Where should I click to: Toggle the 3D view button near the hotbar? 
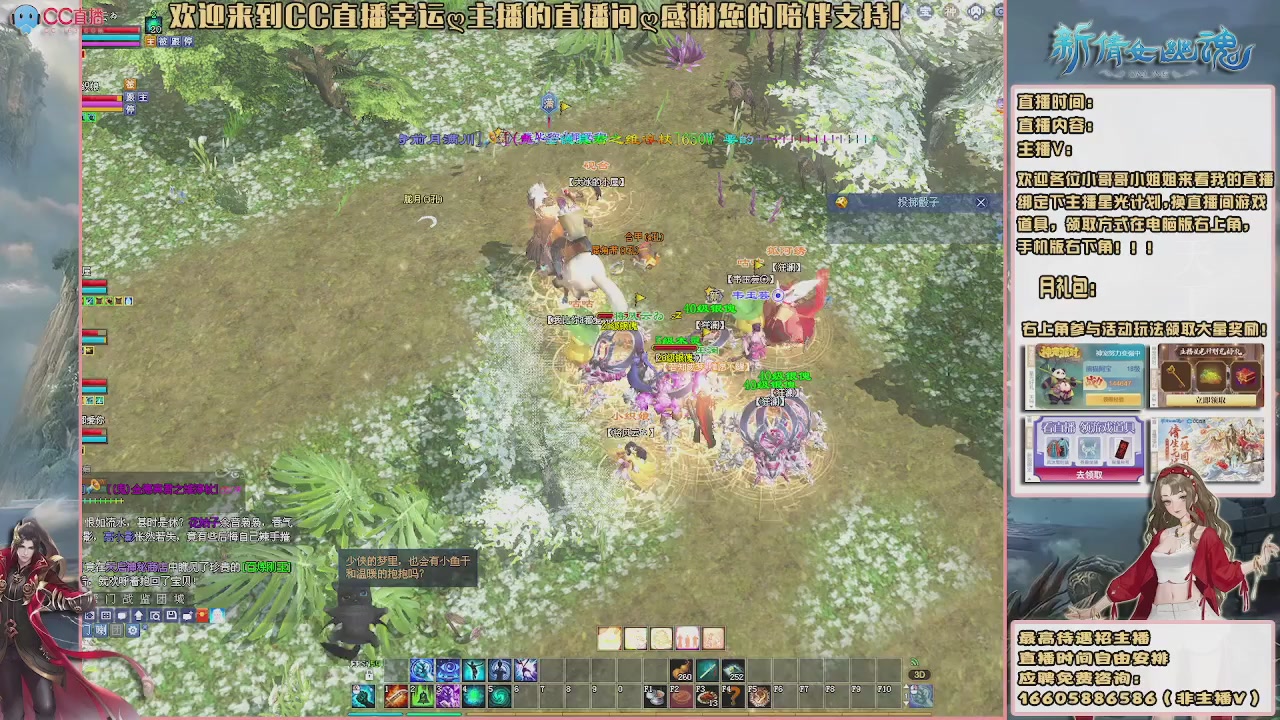click(919, 673)
